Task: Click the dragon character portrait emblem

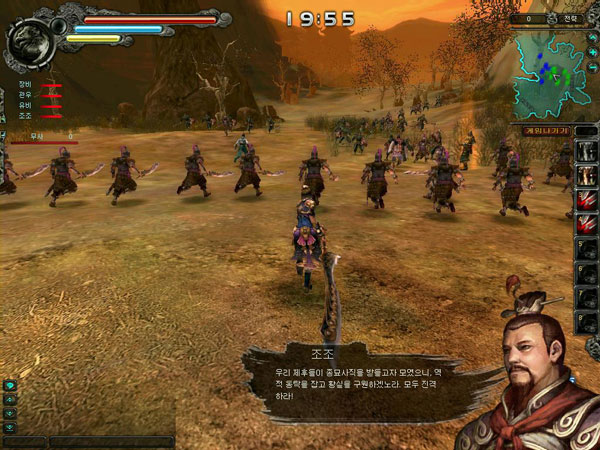Action: (27, 44)
